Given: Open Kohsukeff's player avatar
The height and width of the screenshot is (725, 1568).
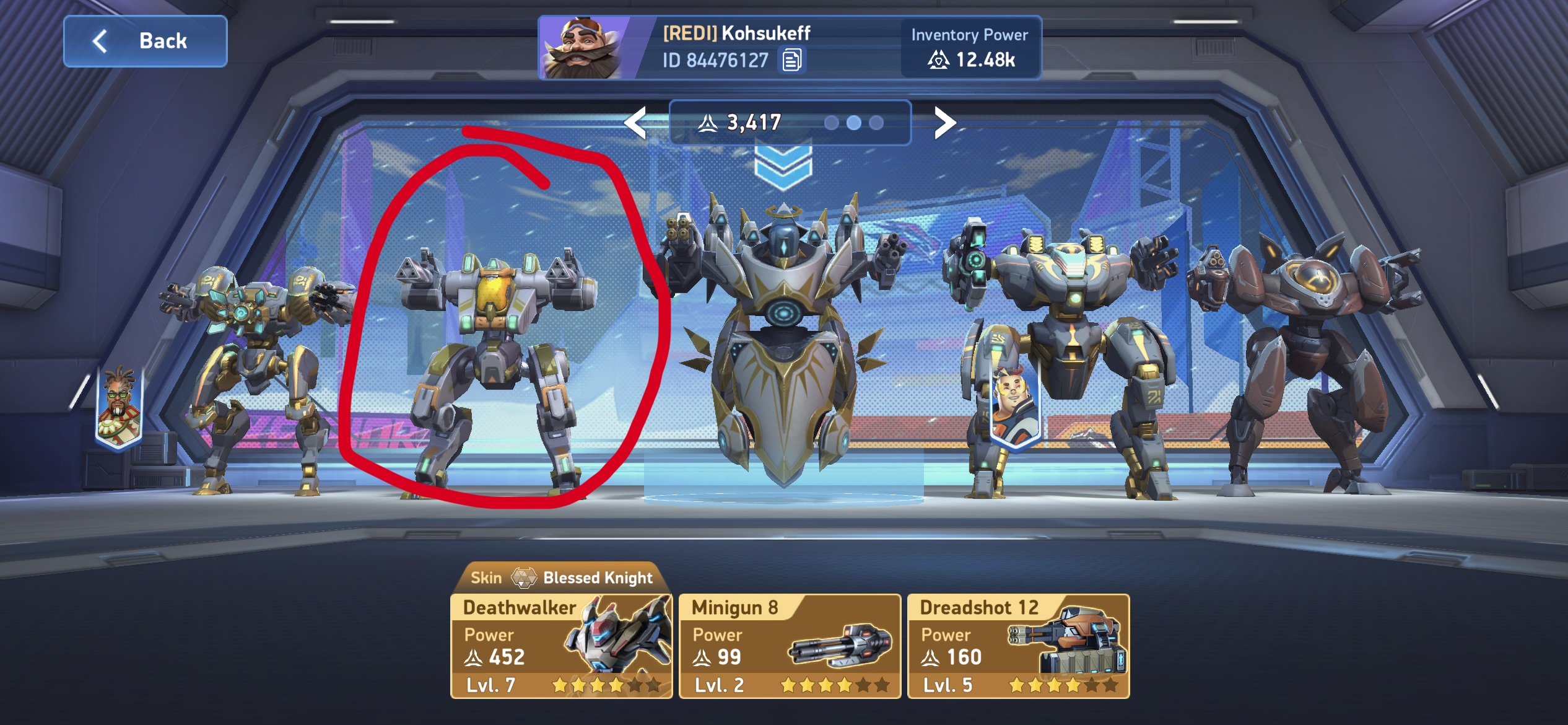Looking at the screenshot, I should pyautogui.click(x=582, y=48).
